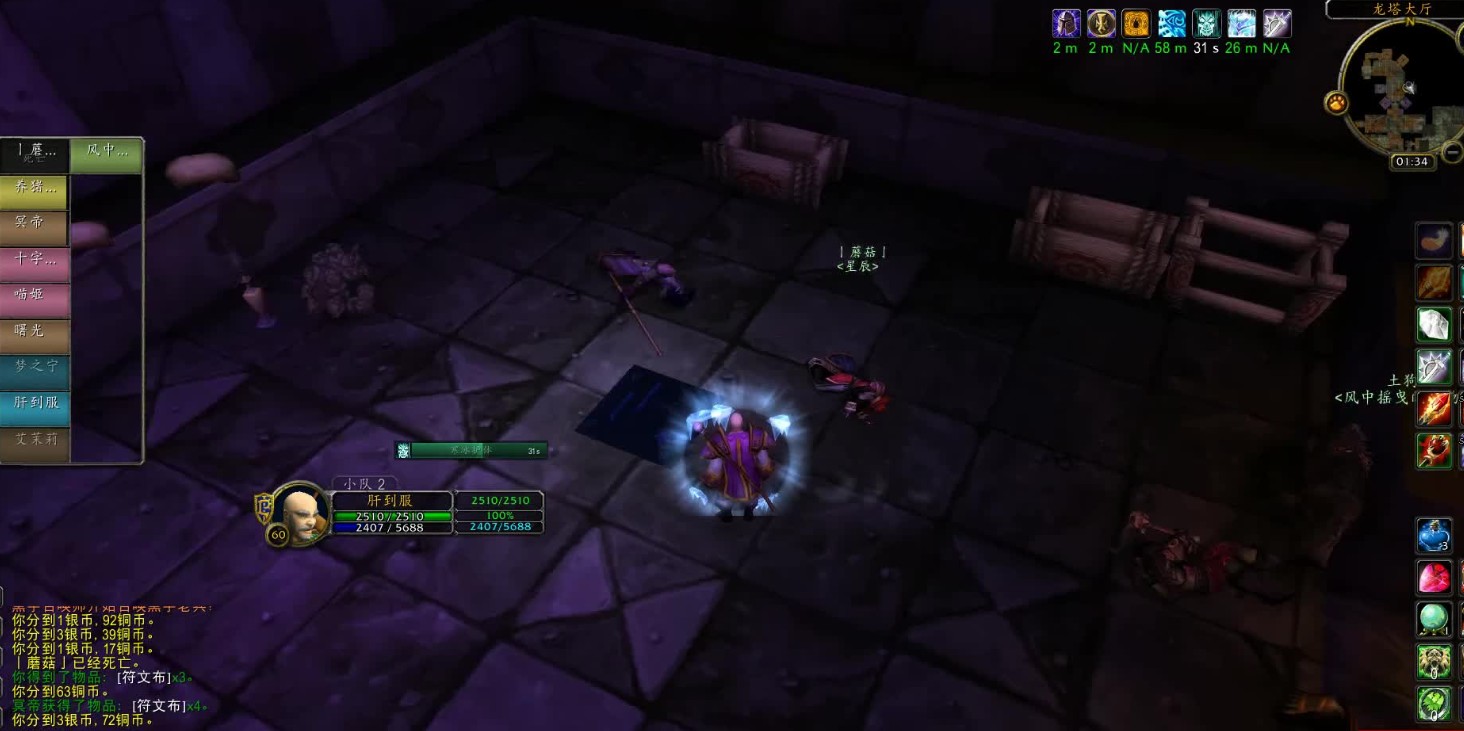
Task: Target the green 风中 raid frame
Action: pos(107,153)
